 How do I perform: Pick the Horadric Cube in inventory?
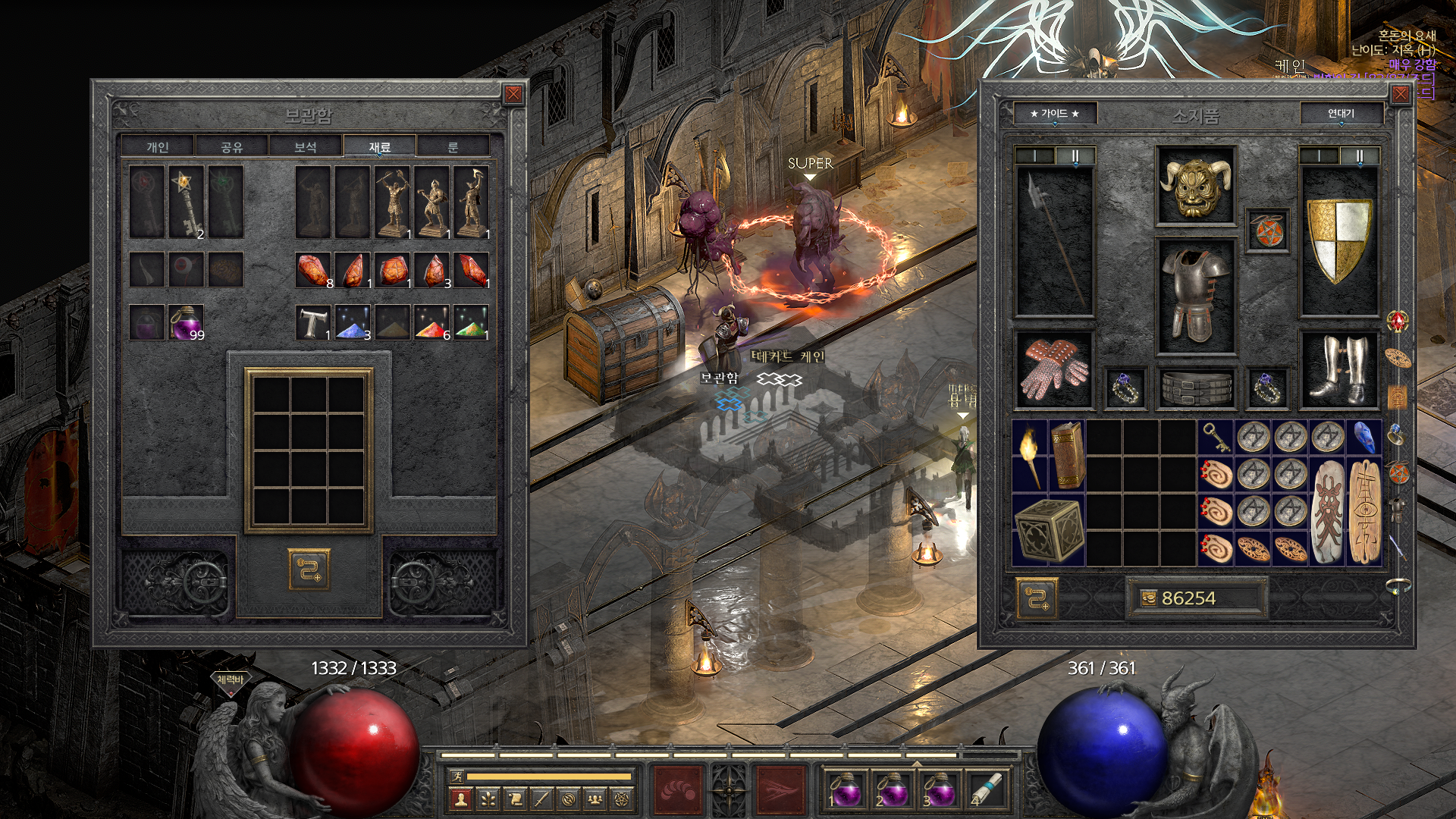[1049, 529]
